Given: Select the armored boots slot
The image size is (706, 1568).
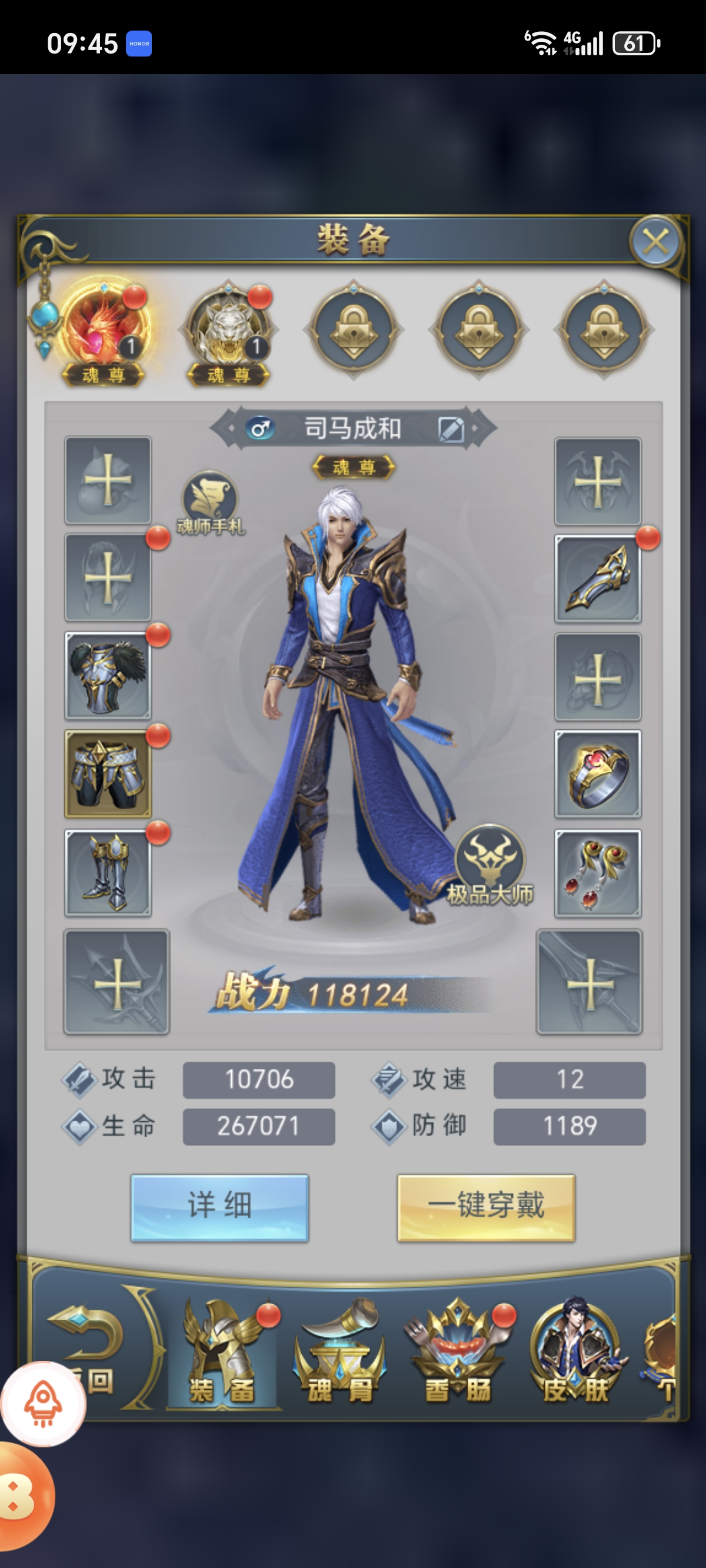Looking at the screenshot, I should click(x=108, y=872).
